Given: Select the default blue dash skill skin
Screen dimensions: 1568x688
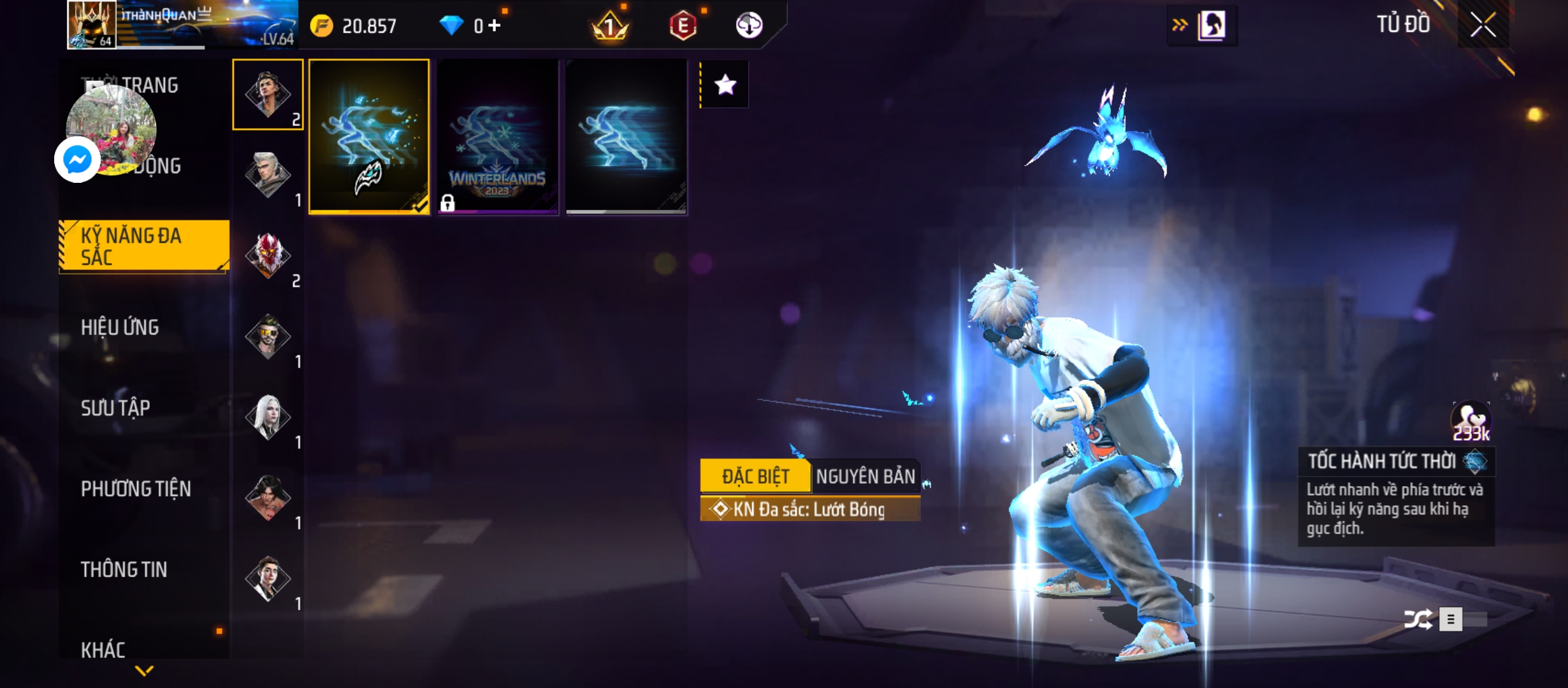Looking at the screenshot, I should [627, 137].
